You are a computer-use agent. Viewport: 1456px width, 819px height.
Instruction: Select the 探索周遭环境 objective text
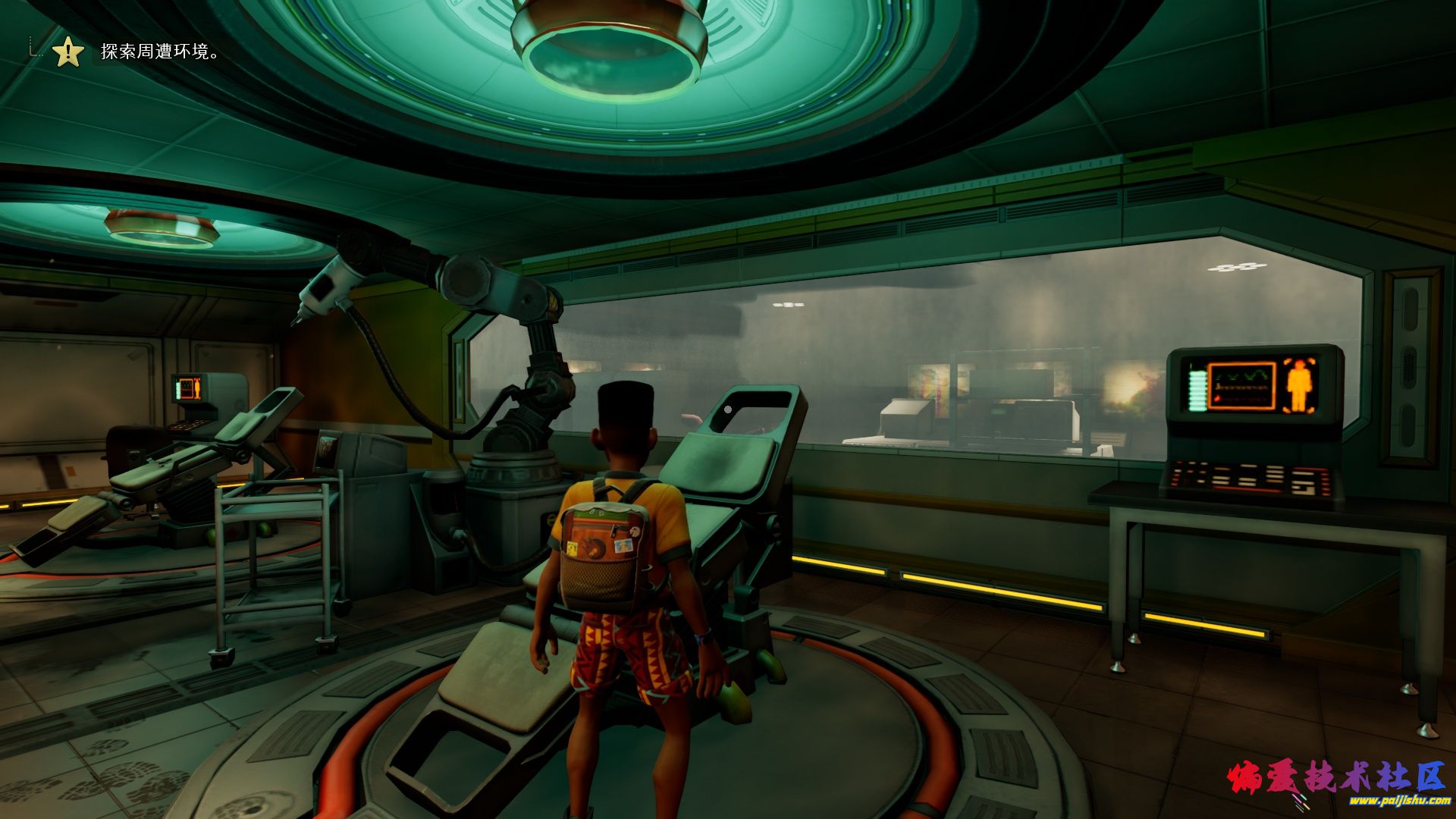pos(160,52)
